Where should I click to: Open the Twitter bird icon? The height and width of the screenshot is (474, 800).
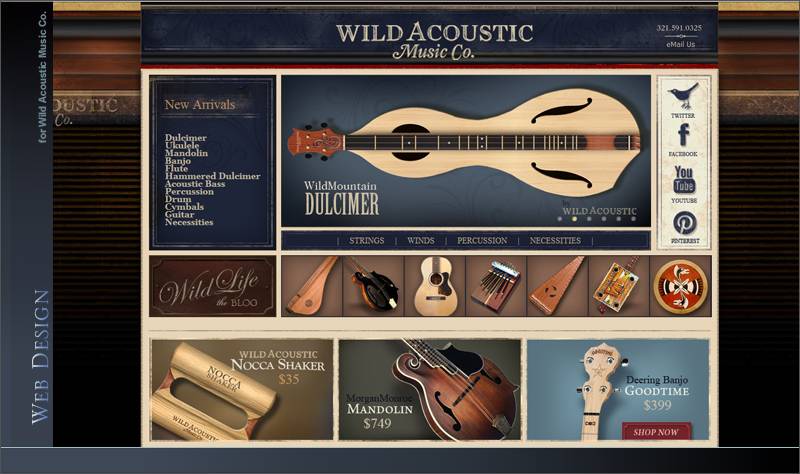683,97
